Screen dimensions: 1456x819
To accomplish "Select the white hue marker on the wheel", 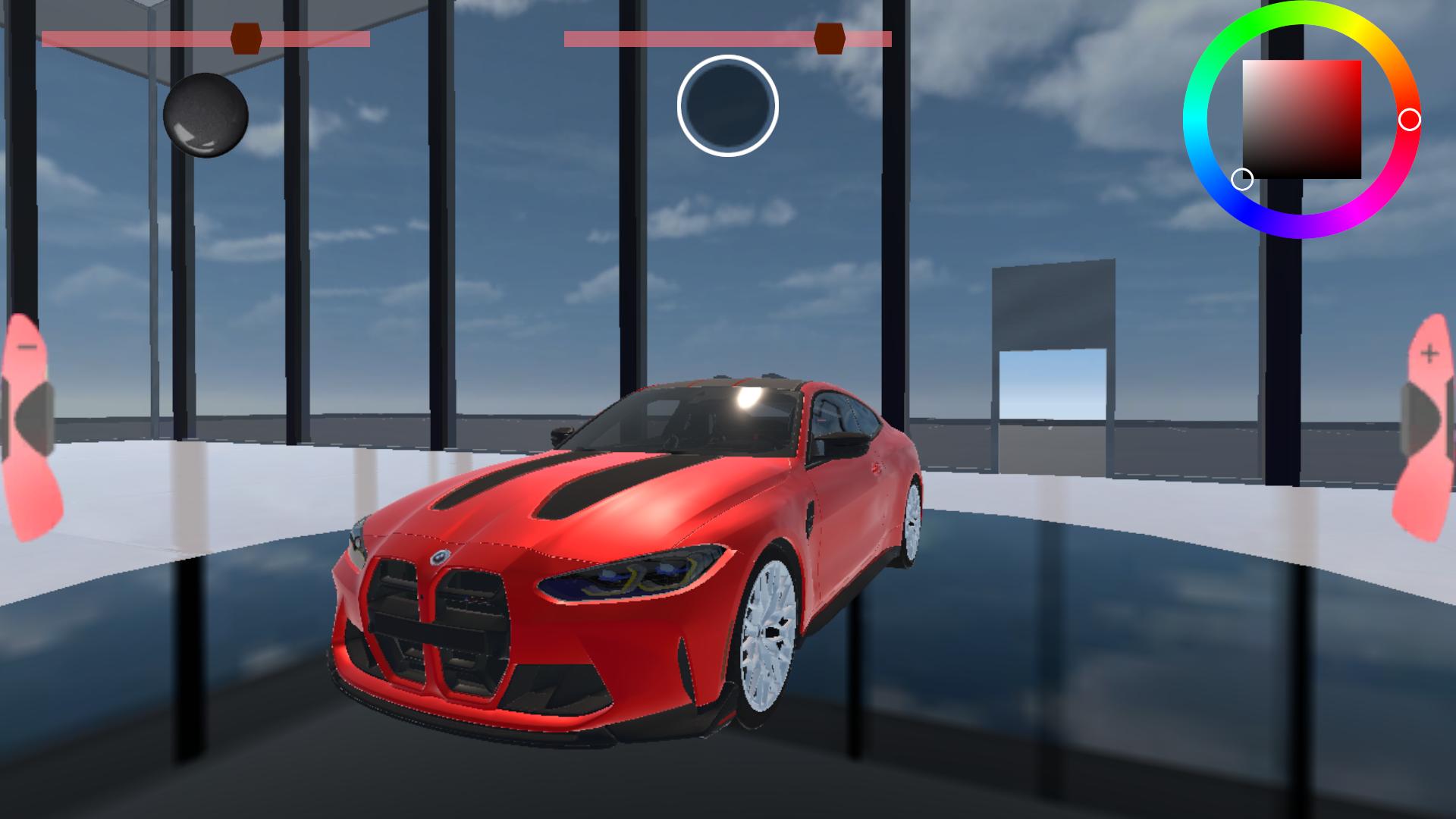I will 1244,179.
